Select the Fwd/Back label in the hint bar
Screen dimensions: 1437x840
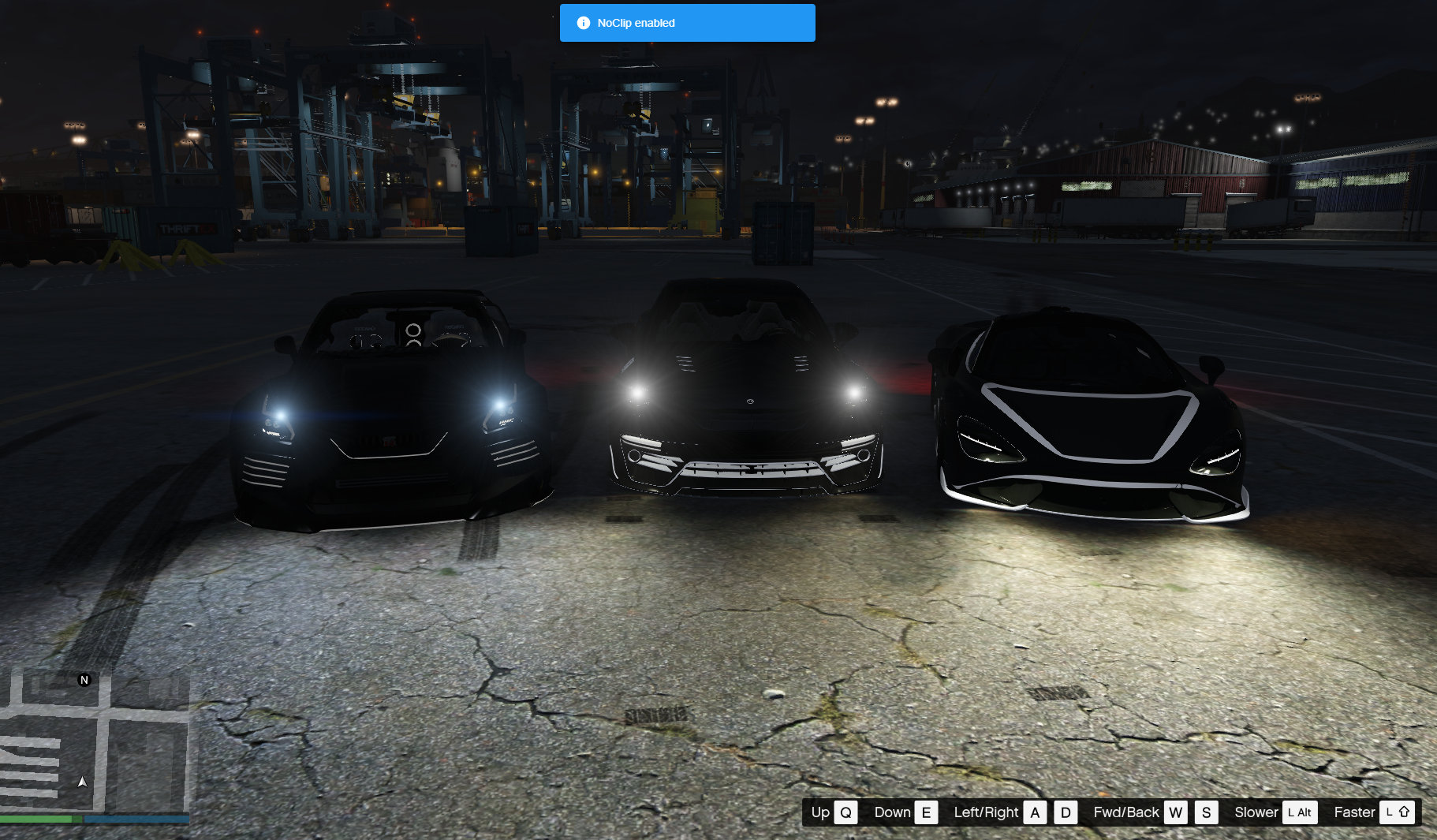pos(1126,812)
